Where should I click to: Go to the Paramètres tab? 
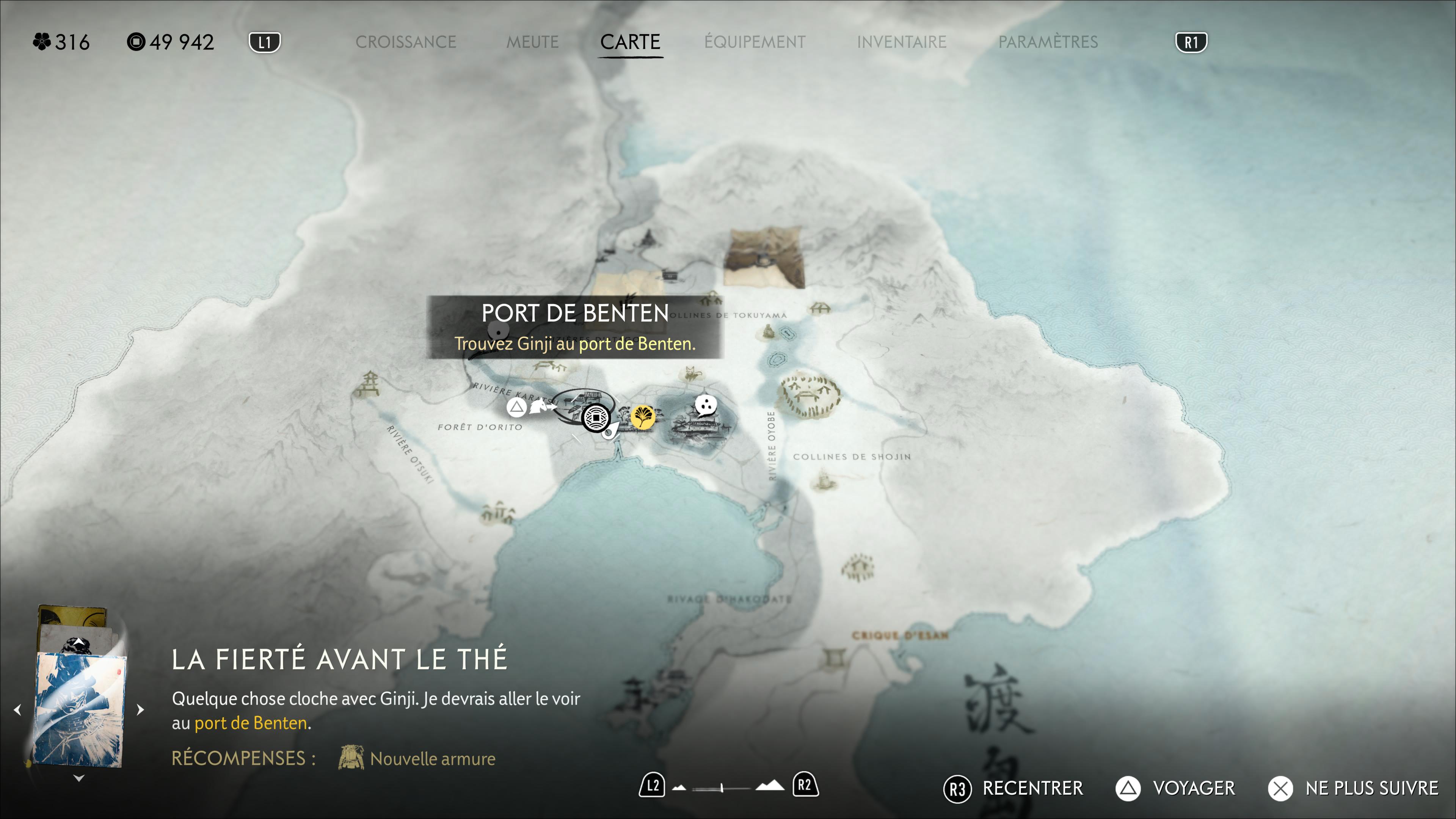click(1048, 42)
